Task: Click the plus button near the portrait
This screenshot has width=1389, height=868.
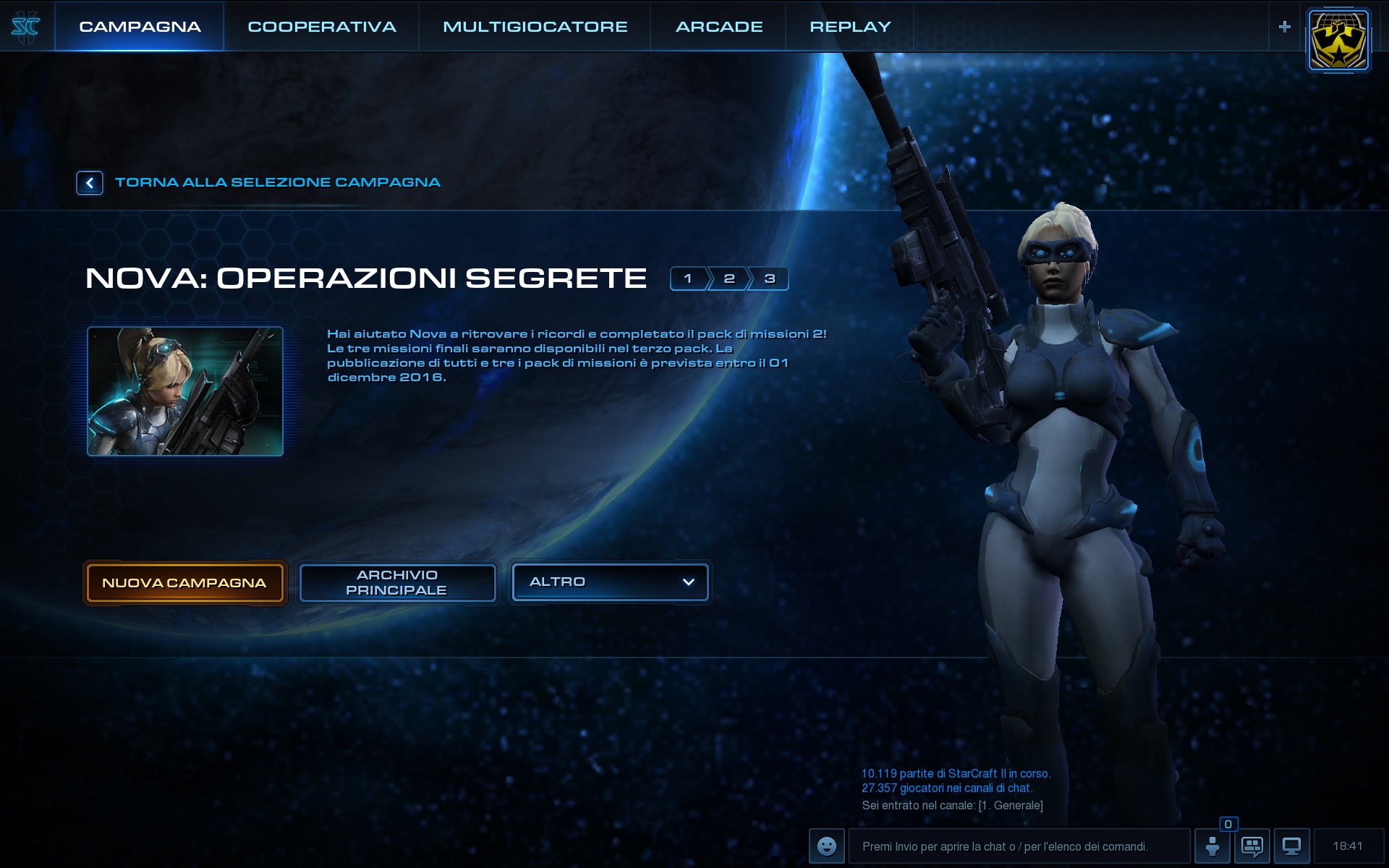Action: (x=1285, y=27)
